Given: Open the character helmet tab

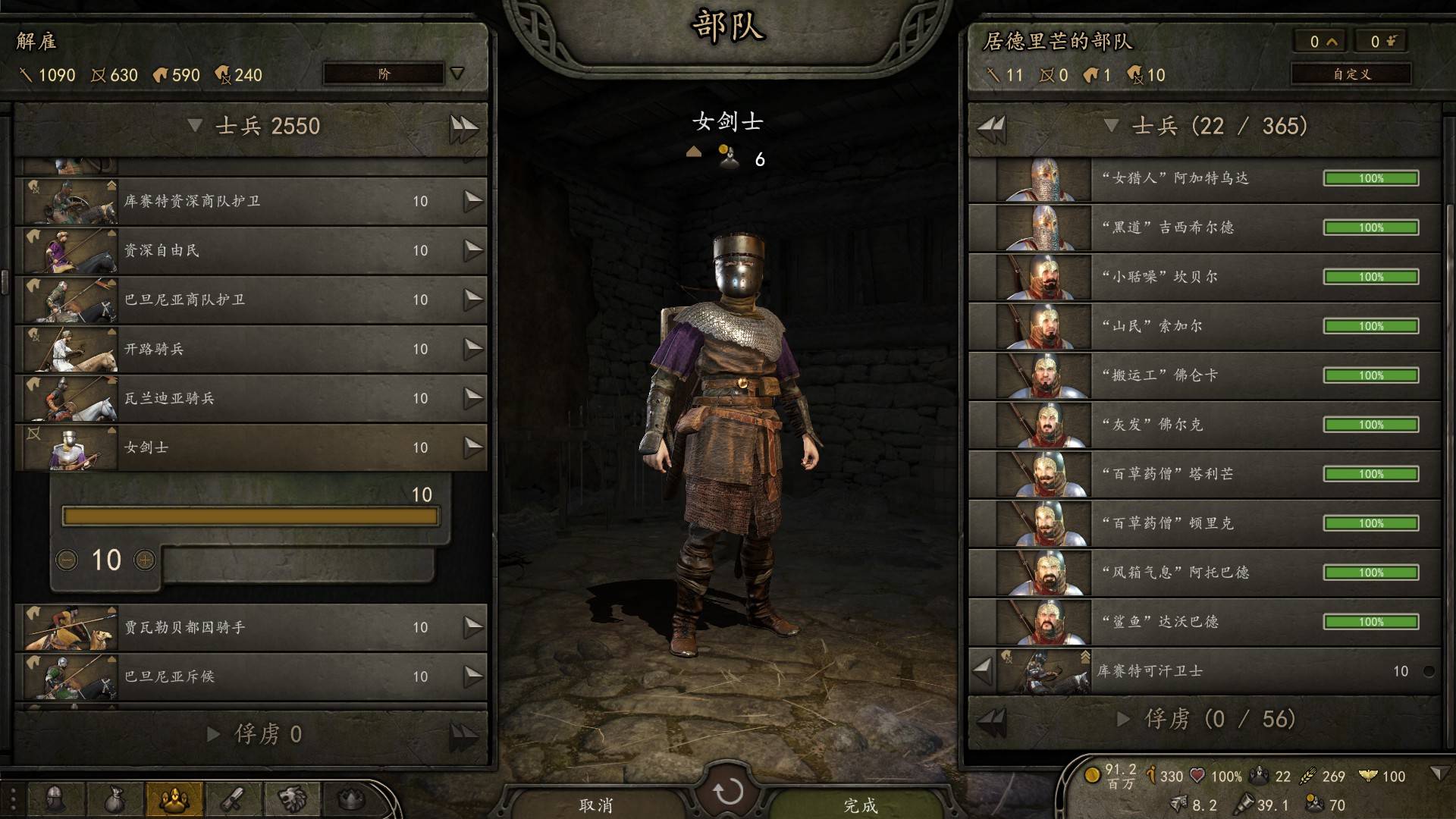Looking at the screenshot, I should (x=55, y=799).
